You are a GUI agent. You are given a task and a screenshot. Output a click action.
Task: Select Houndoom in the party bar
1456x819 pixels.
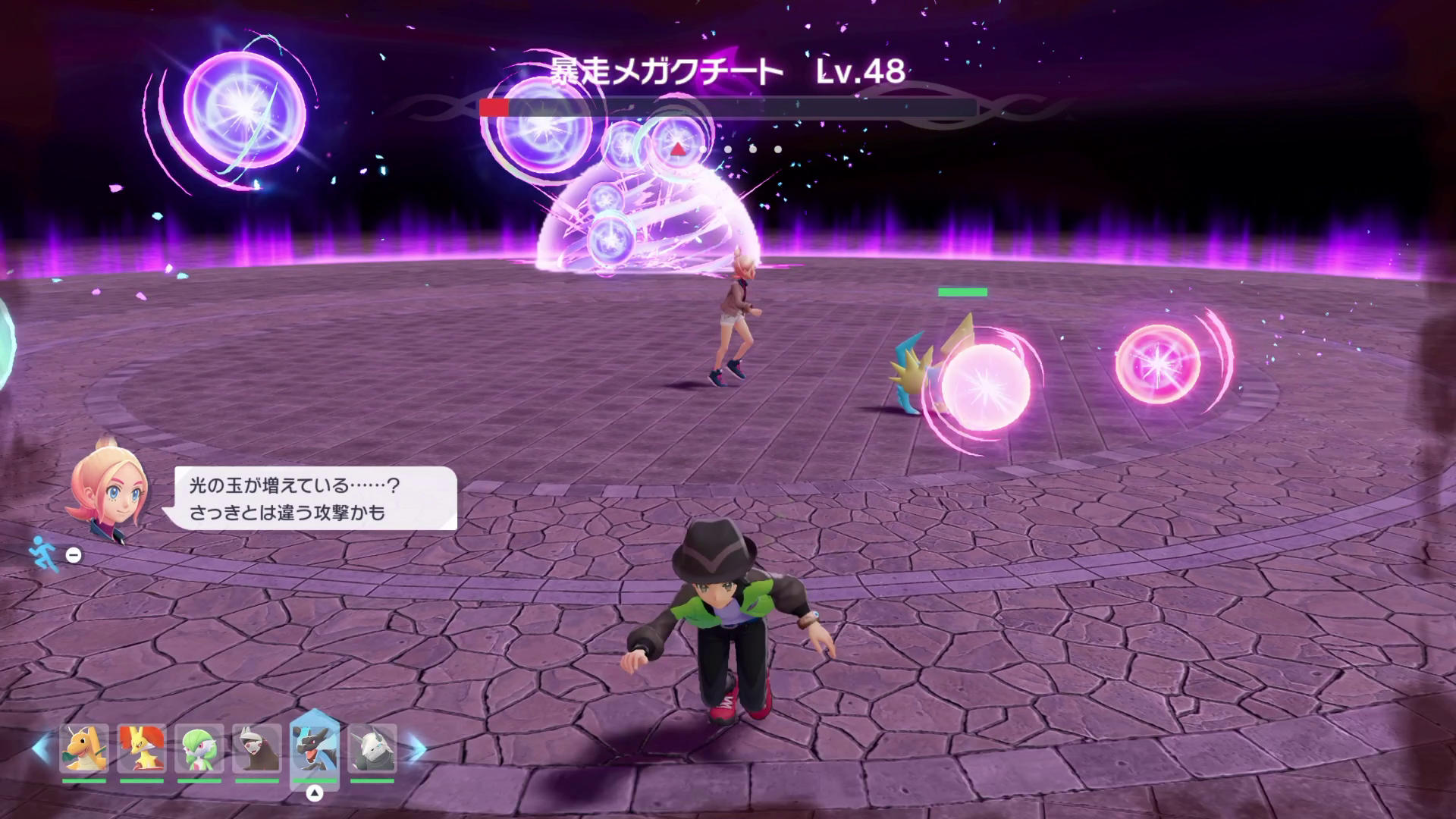257,749
